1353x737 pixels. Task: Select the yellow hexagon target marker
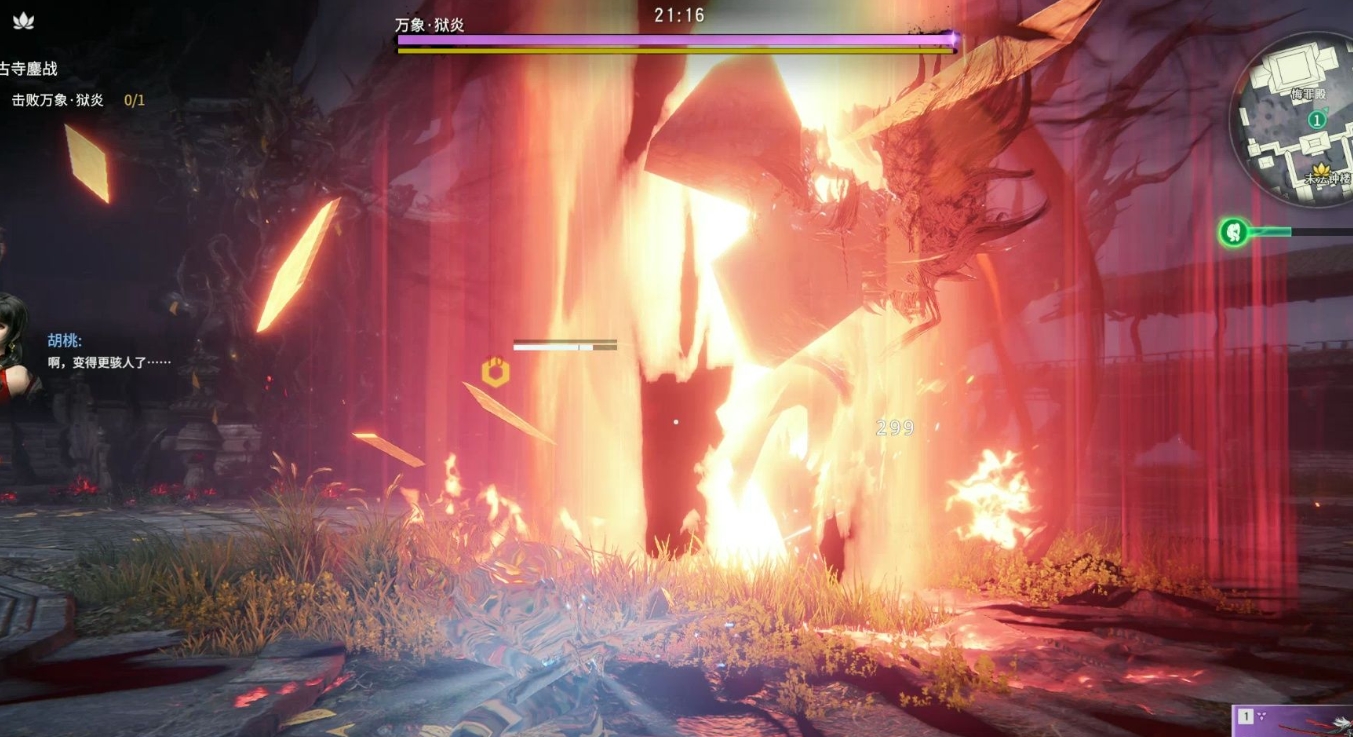[495, 373]
